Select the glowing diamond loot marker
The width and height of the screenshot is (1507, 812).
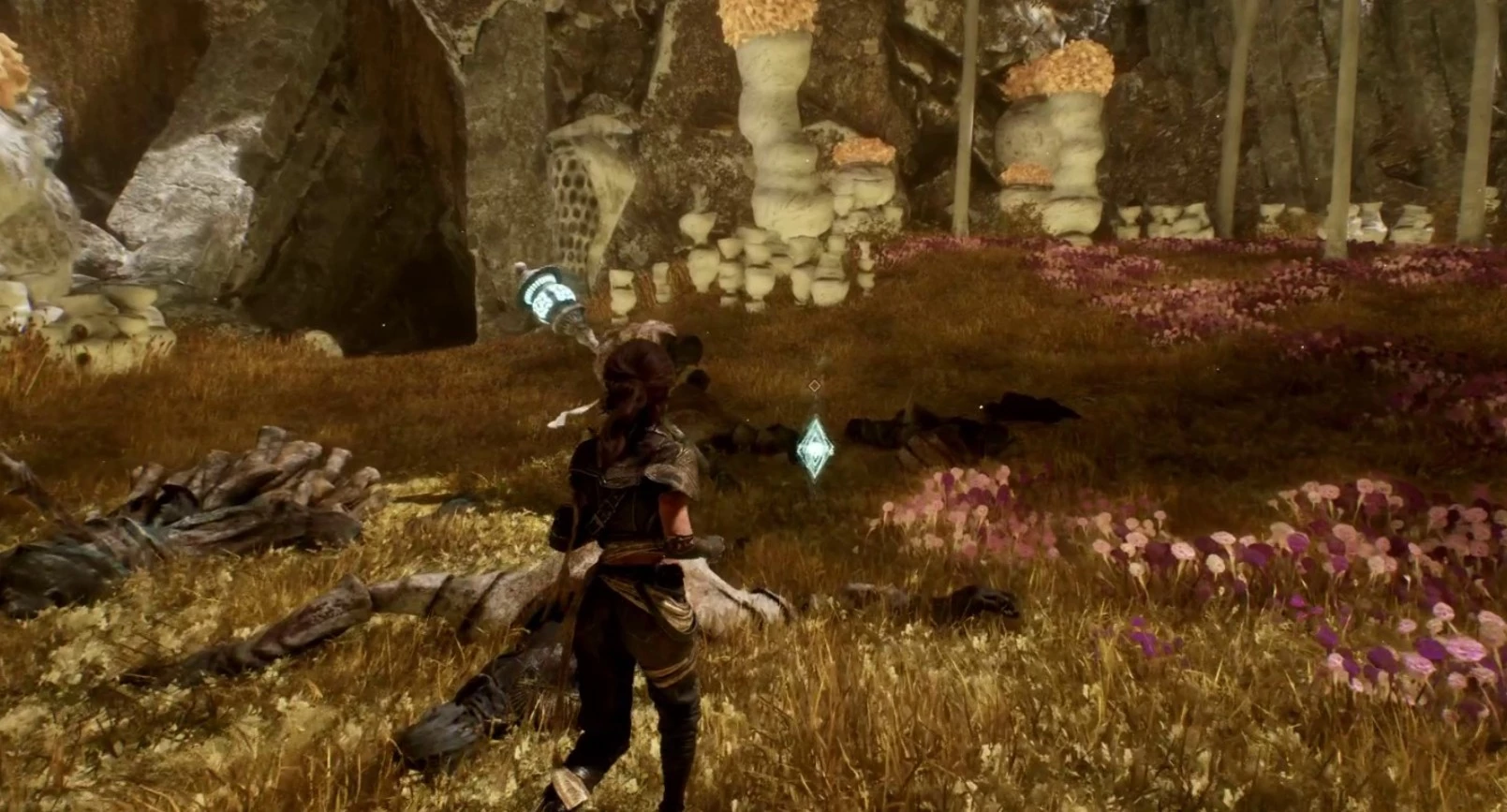pos(816,449)
